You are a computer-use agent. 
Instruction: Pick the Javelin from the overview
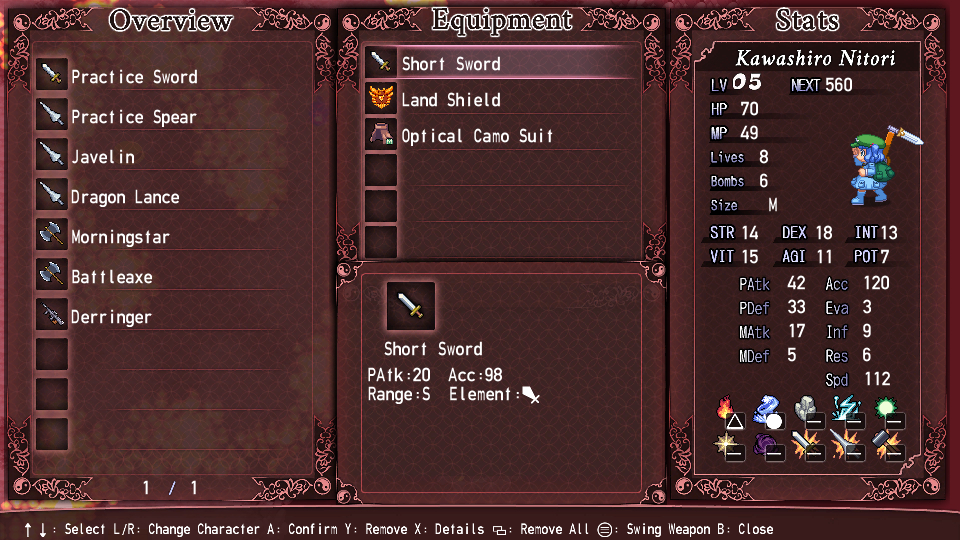click(102, 157)
